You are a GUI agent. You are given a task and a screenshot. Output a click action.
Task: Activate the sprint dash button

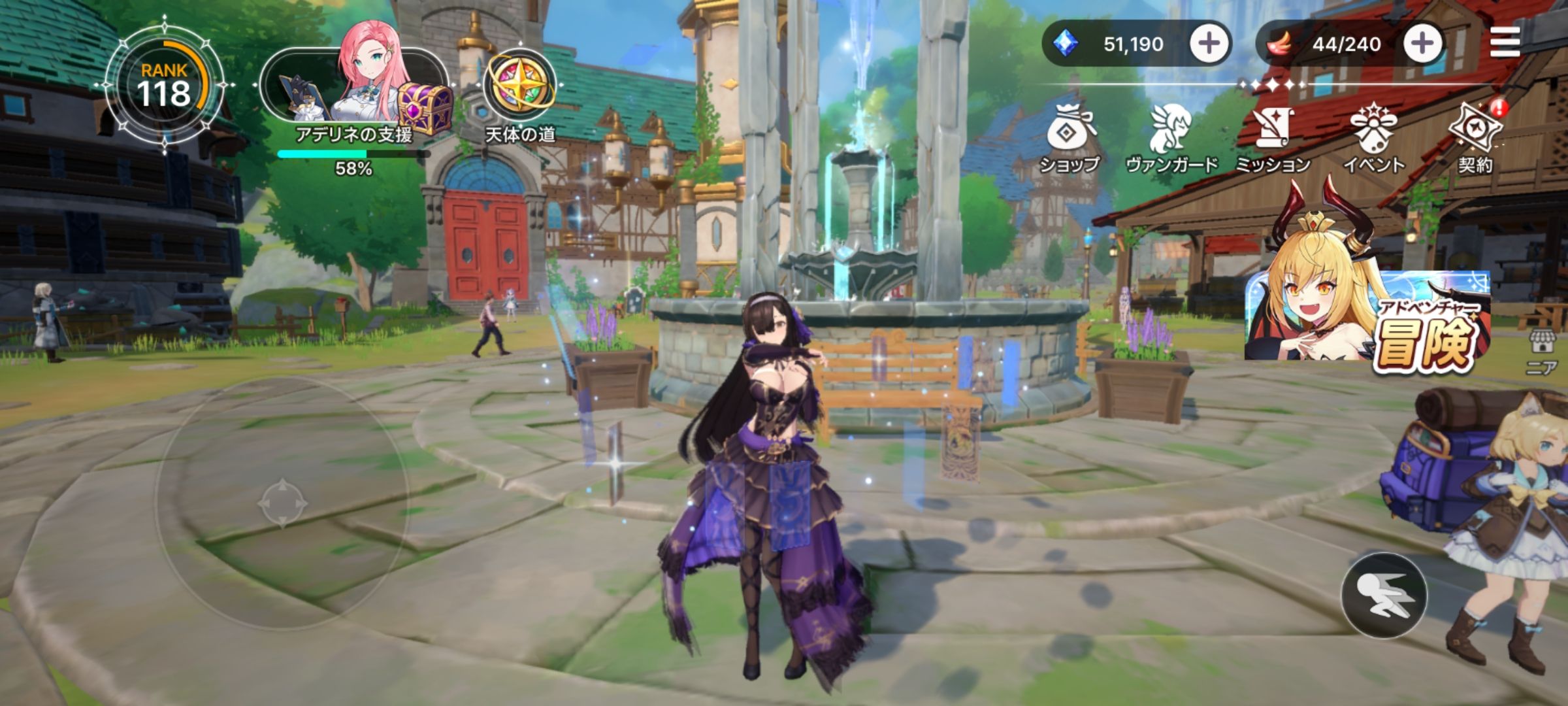[x=1383, y=596]
